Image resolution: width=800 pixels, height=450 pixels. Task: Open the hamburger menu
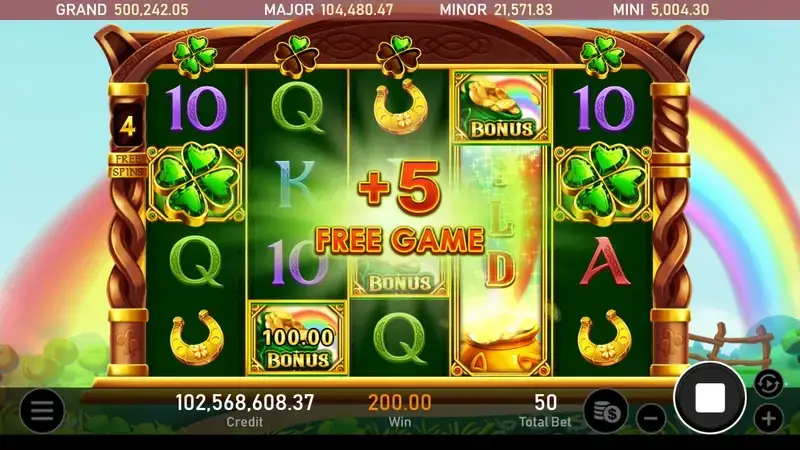tap(42, 410)
